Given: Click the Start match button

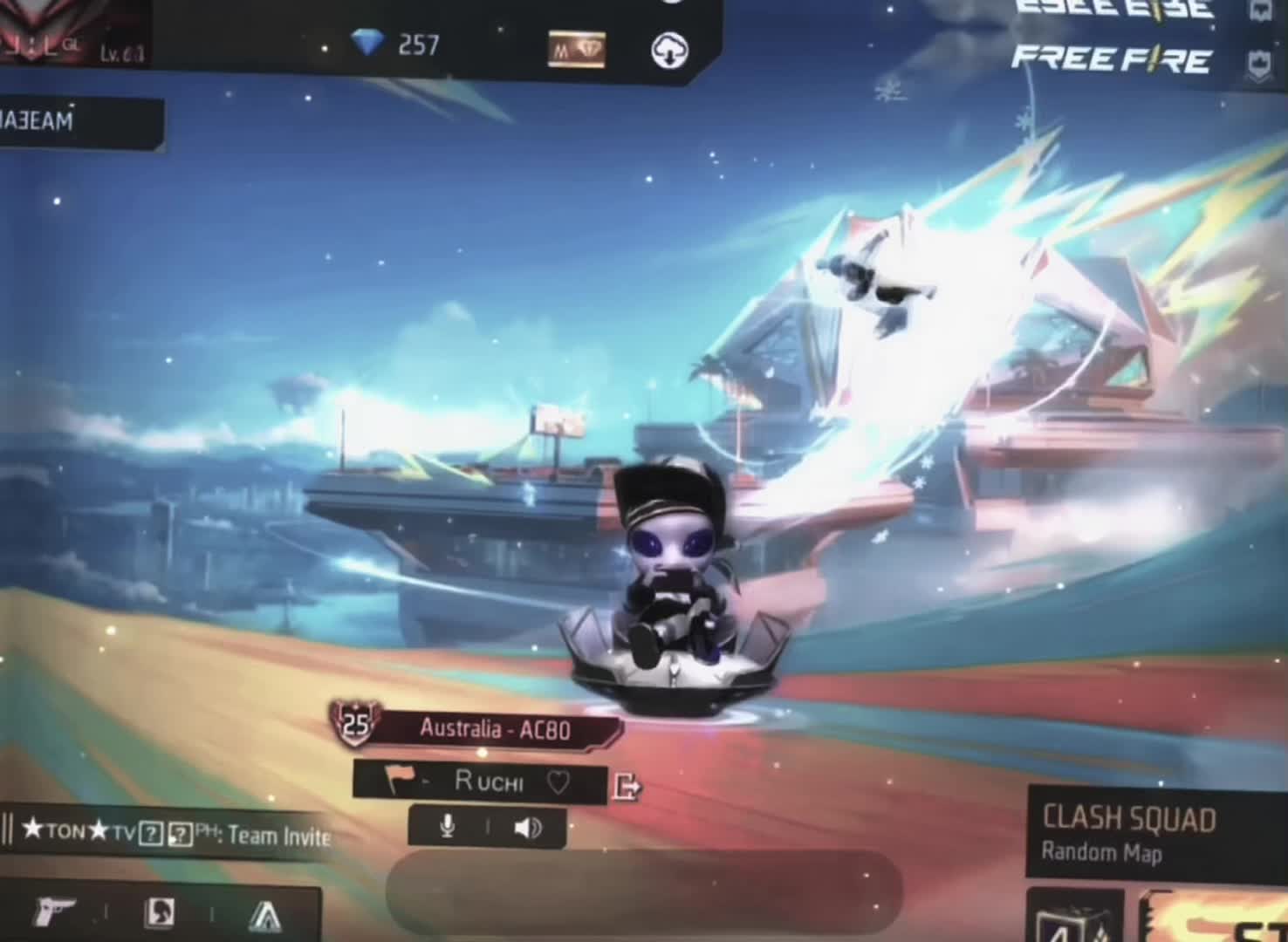Looking at the screenshot, I should point(1222,920).
